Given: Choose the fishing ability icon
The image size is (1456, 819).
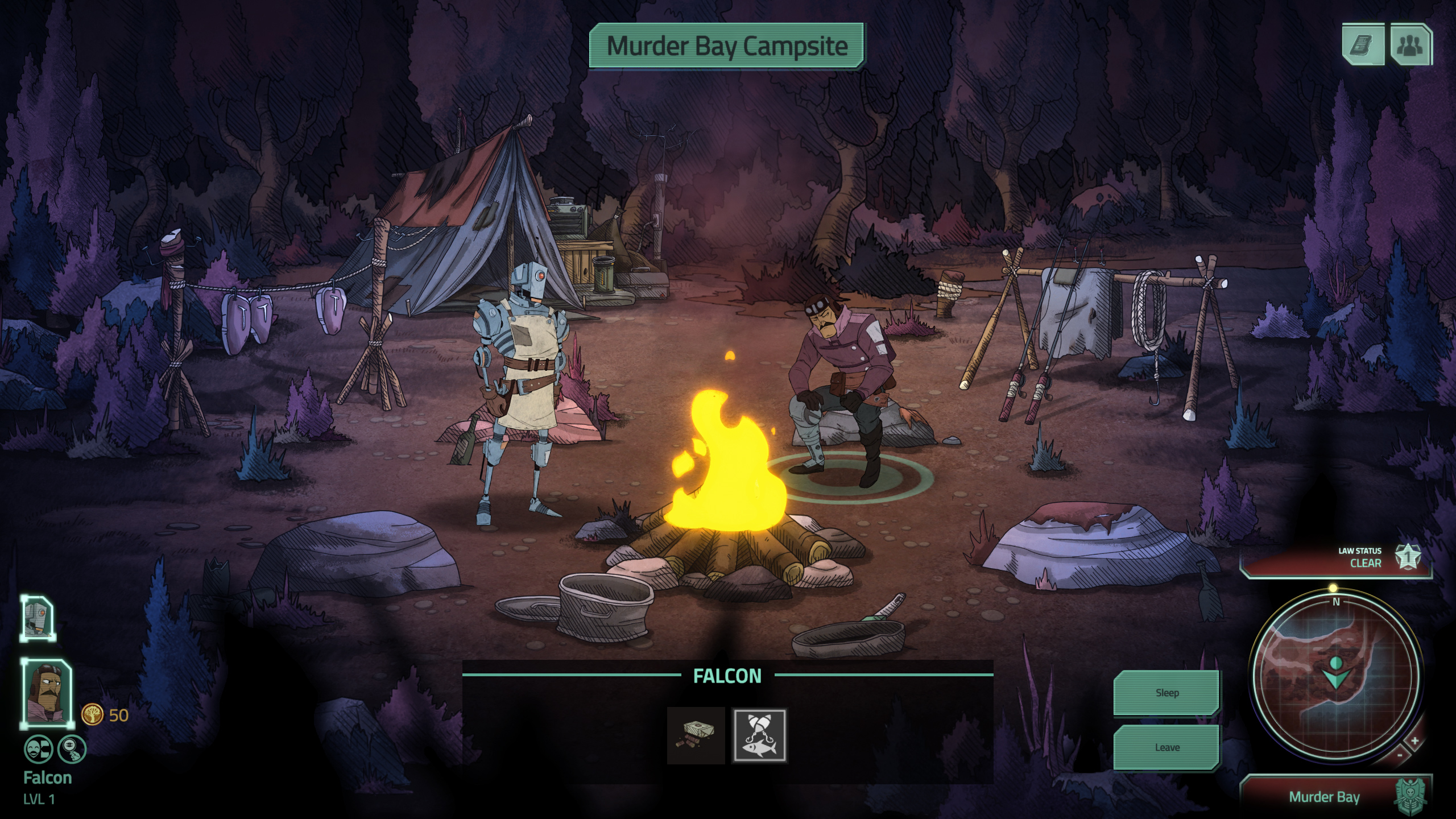Looking at the screenshot, I should coord(759,735).
